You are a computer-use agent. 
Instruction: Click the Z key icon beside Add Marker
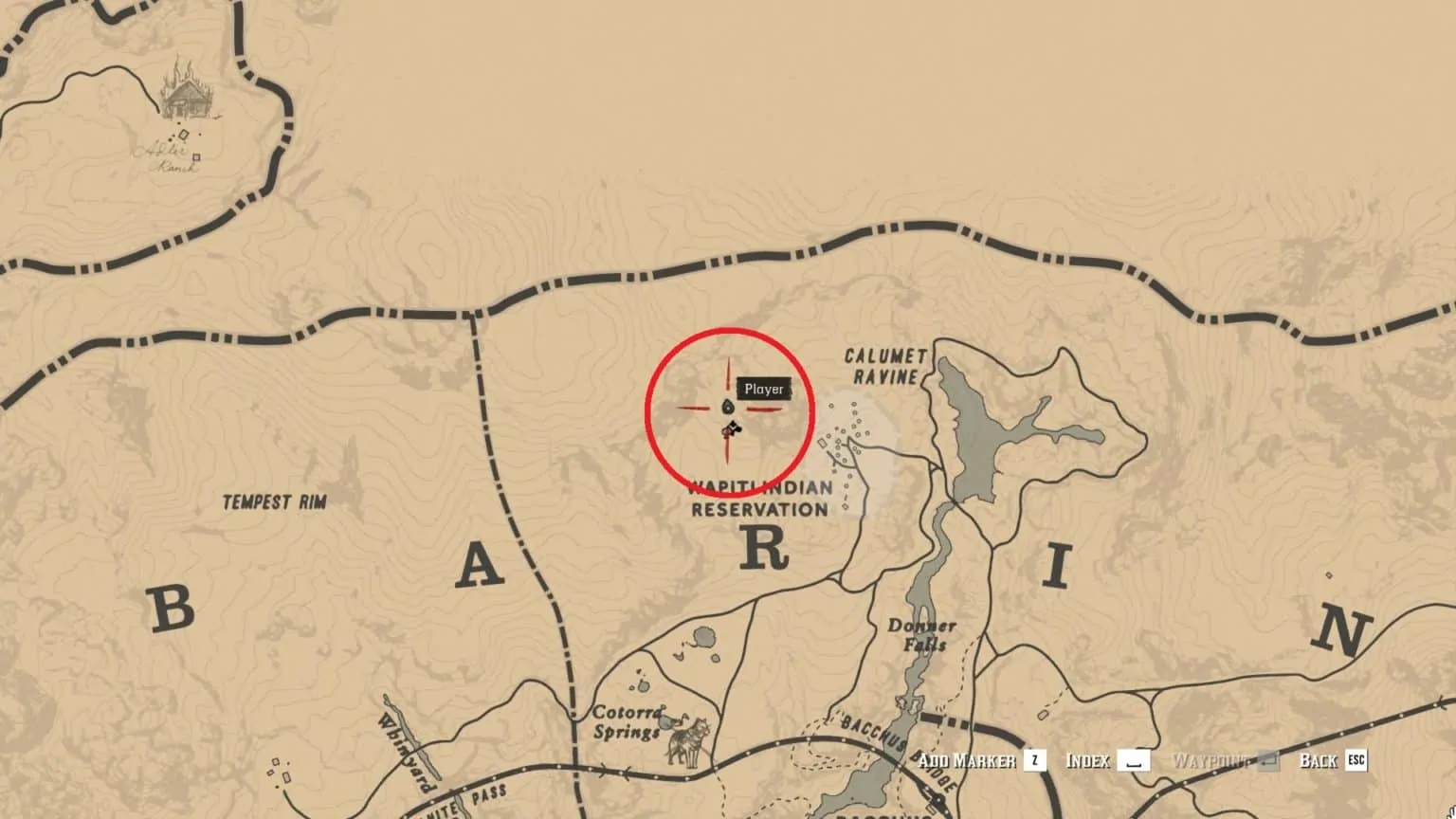pos(1033,760)
